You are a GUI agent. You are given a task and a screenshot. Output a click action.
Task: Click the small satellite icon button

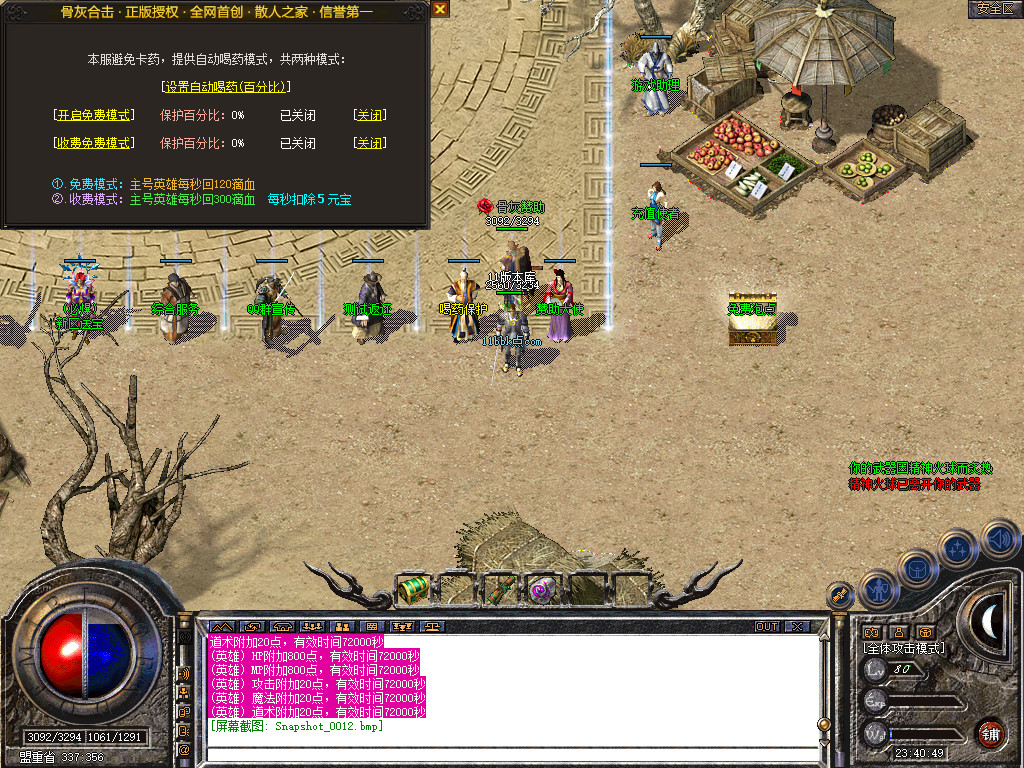pos(841,596)
